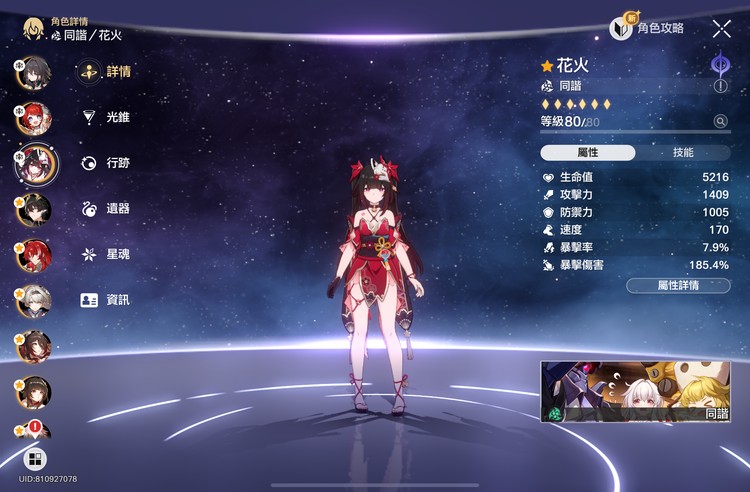The height and width of the screenshot is (492, 750).
Task: Select the red-haired character portrait with star badge
Action: click(33, 254)
